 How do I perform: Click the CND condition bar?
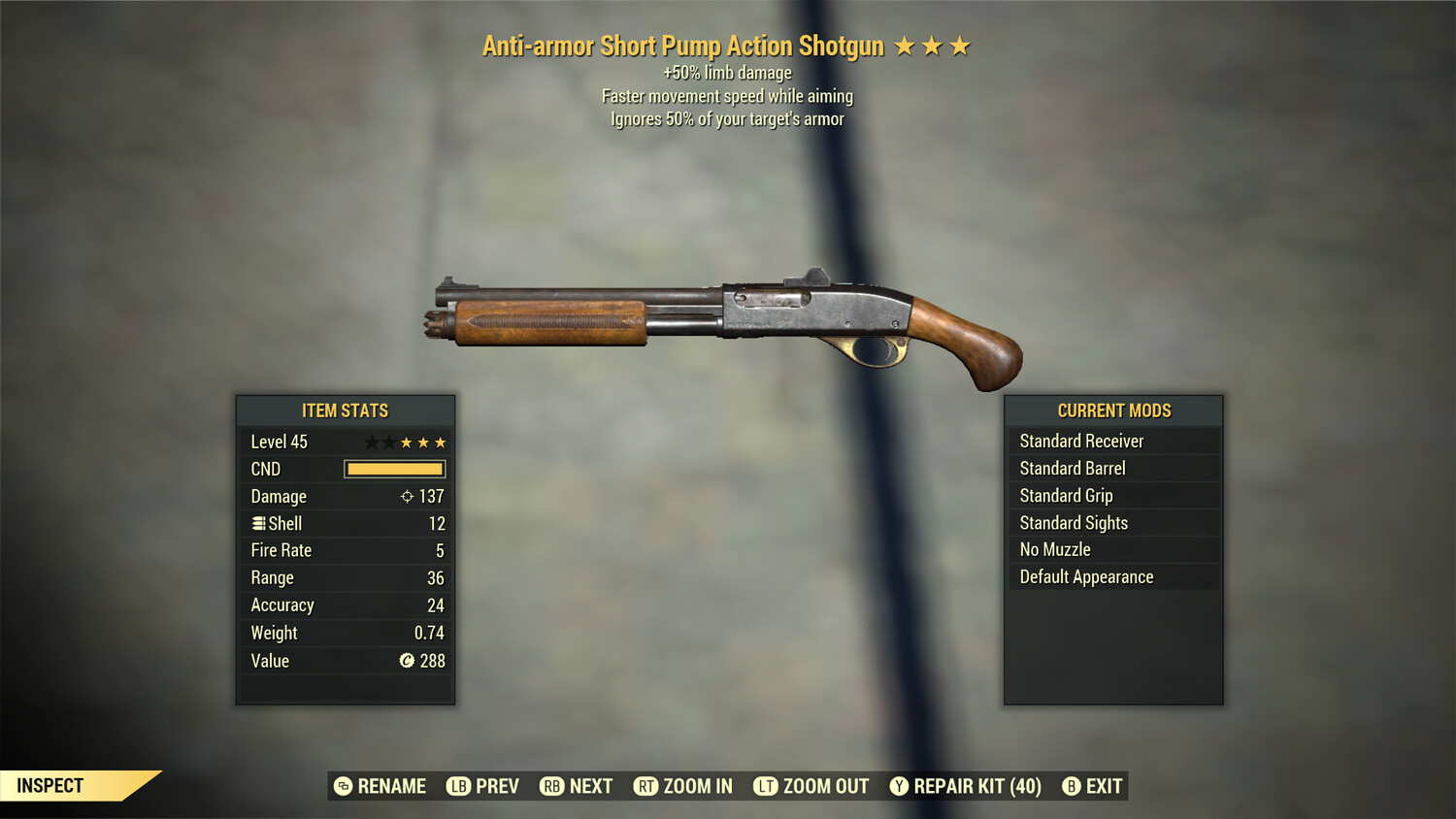pos(394,469)
